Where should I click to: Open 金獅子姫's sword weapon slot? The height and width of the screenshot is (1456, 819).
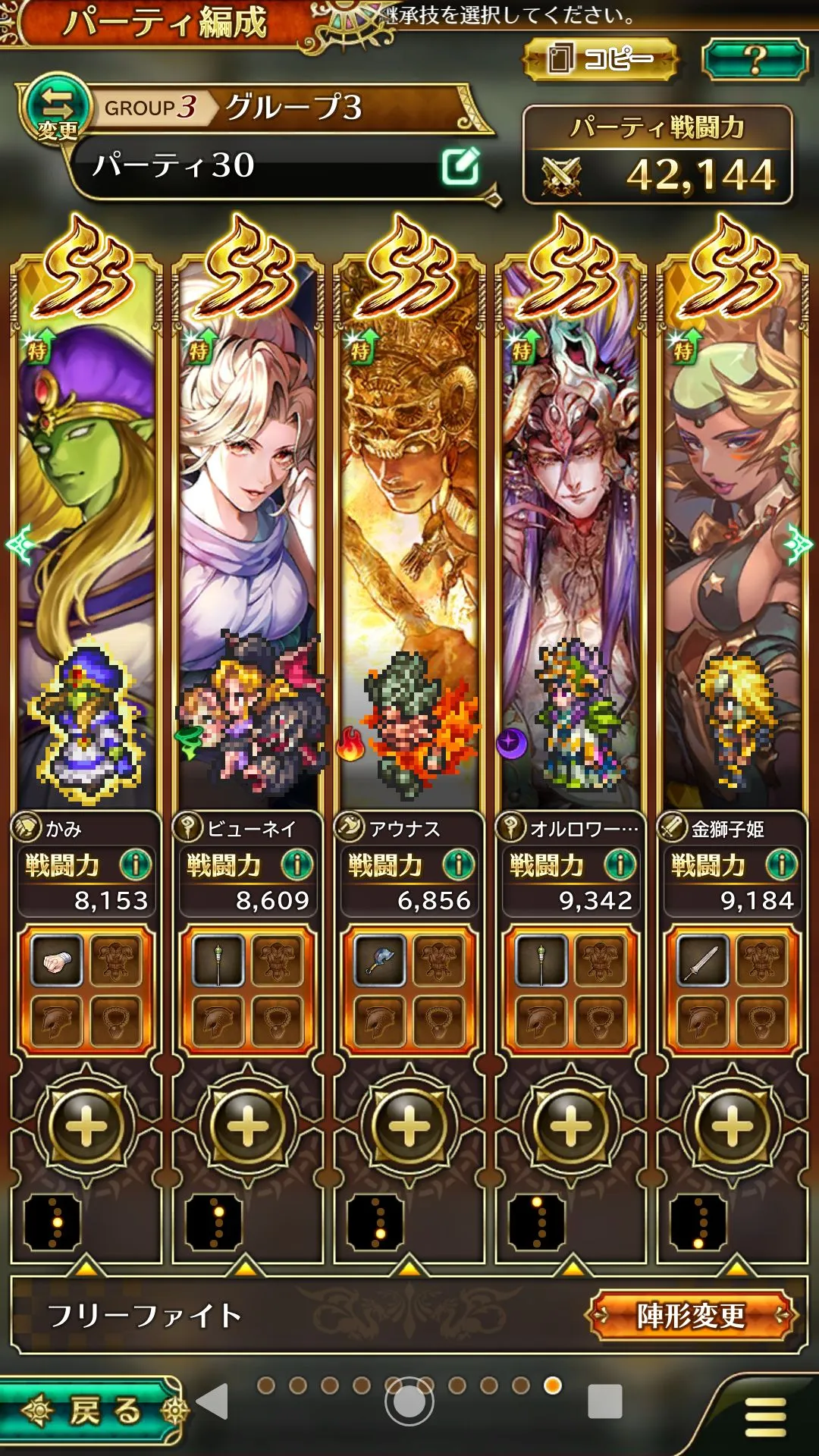click(x=703, y=962)
